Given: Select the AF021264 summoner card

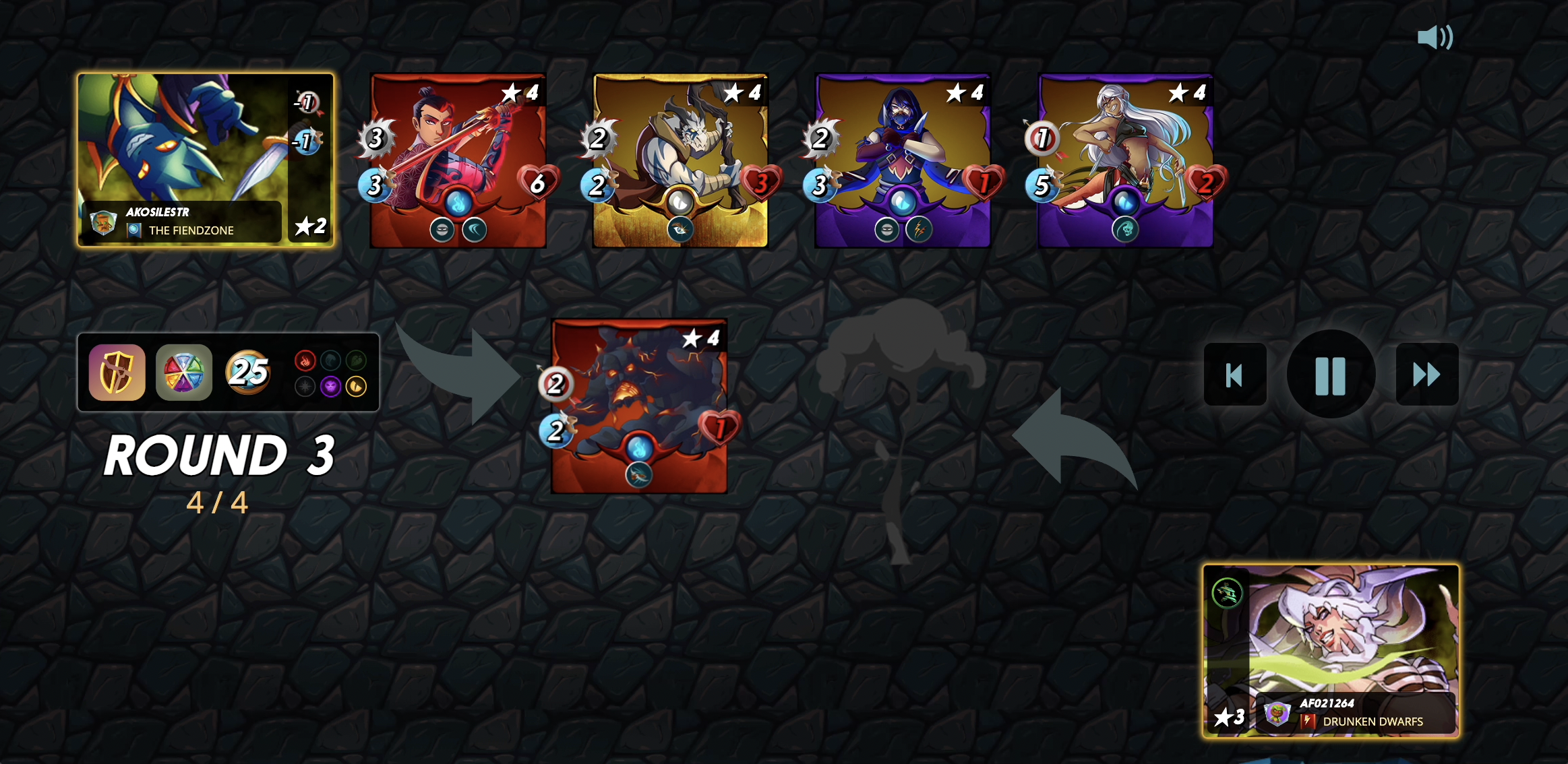Looking at the screenshot, I should (x=1331, y=651).
